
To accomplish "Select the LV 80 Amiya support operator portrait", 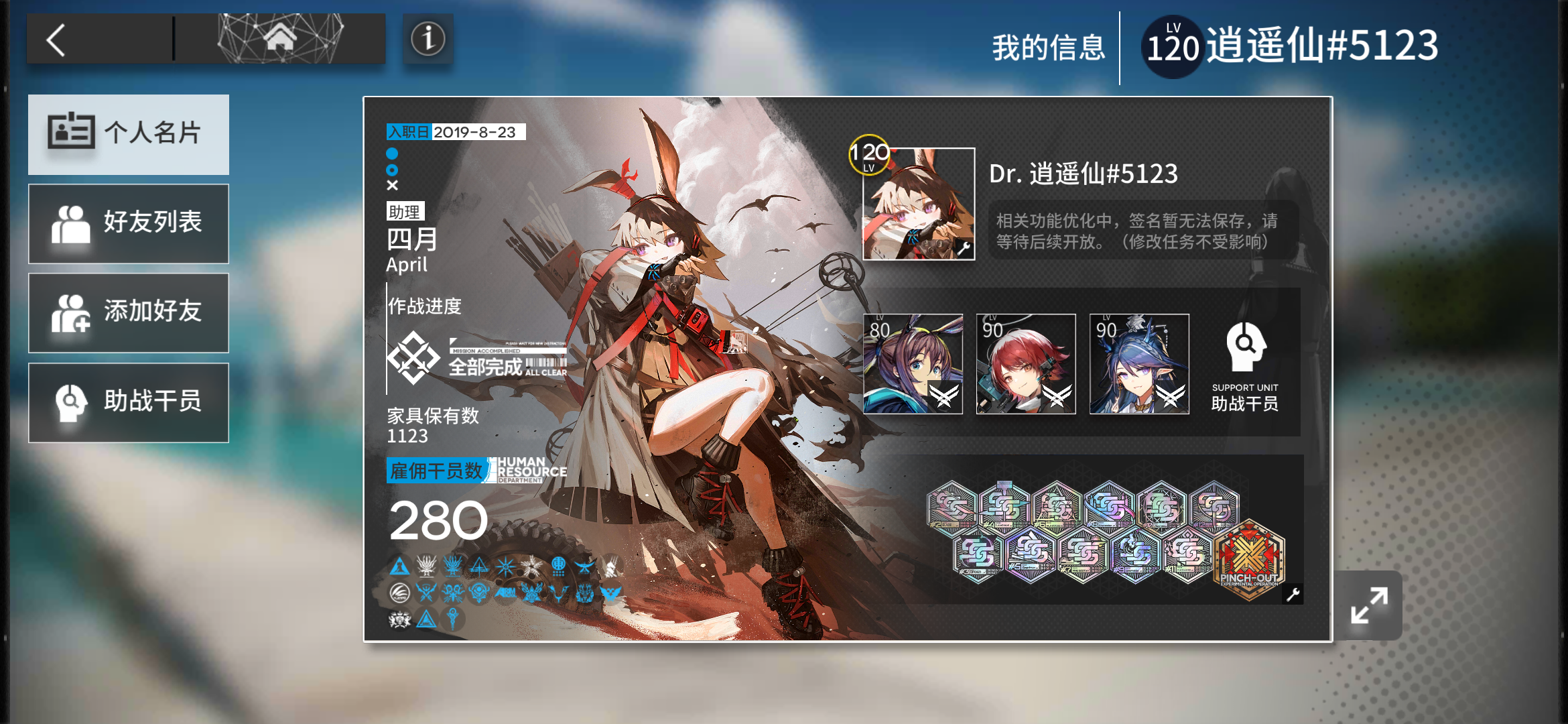I will tap(913, 365).
